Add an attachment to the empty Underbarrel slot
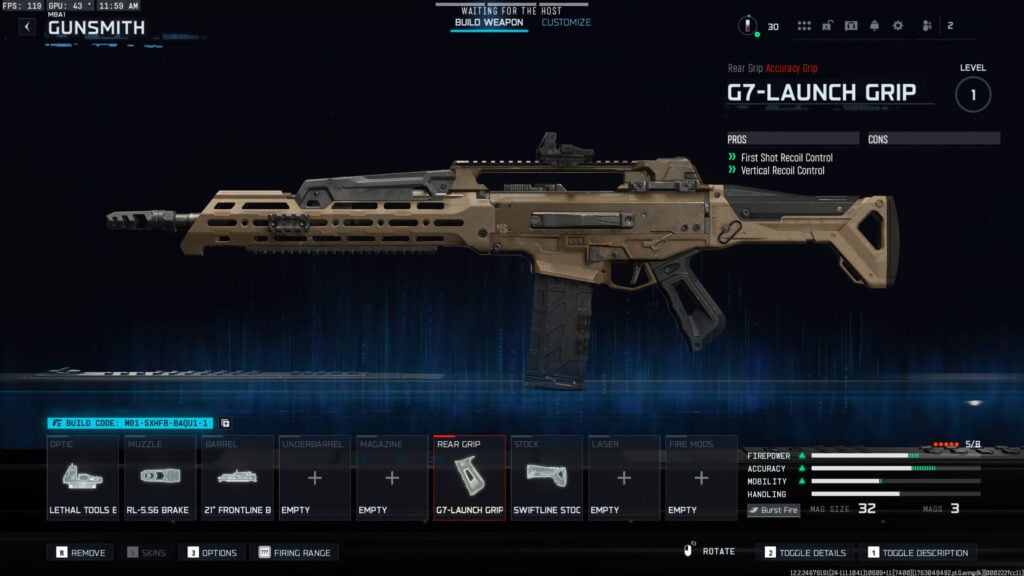Screen dimensions: 1024x576 315,478
